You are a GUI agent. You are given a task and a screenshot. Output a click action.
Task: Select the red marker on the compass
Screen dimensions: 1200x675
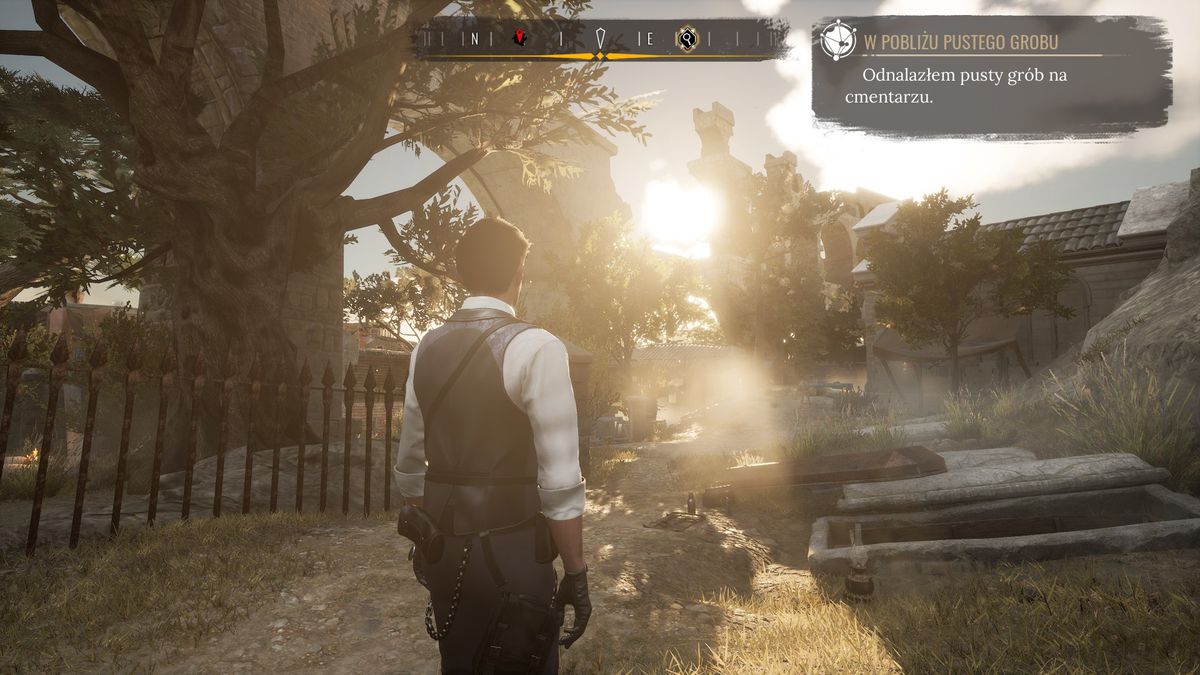click(520, 39)
